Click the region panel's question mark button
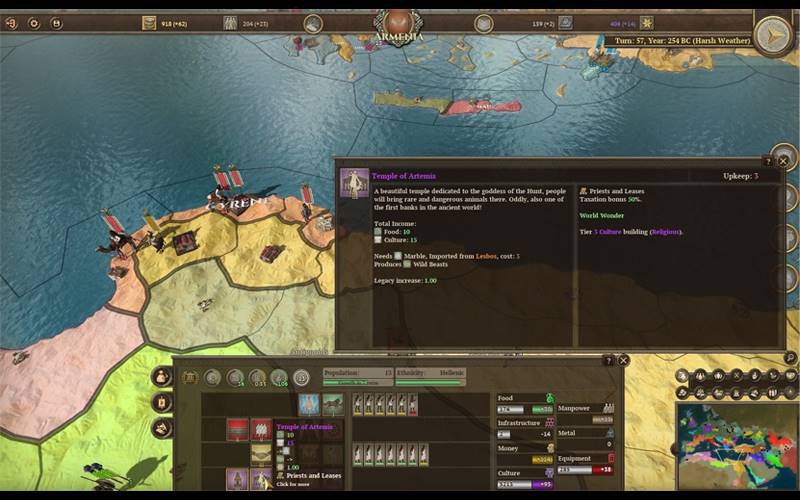This screenshot has height=500, width=800. click(608, 360)
